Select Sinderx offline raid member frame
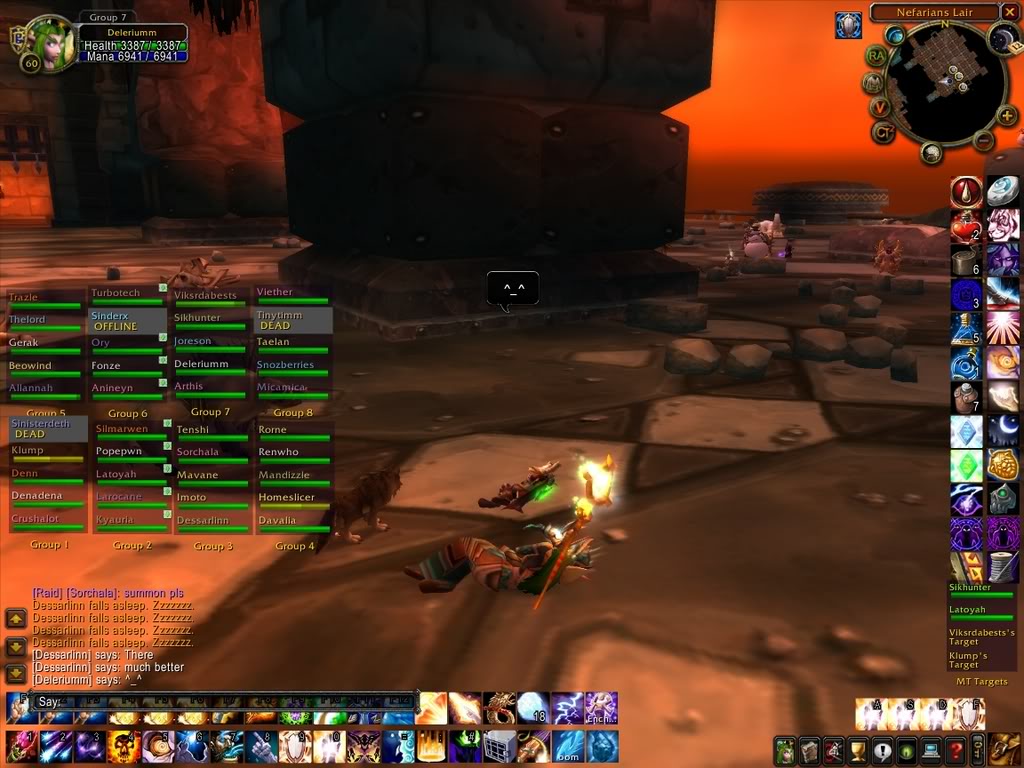Image resolution: width=1024 pixels, height=768 pixels. [x=128, y=321]
